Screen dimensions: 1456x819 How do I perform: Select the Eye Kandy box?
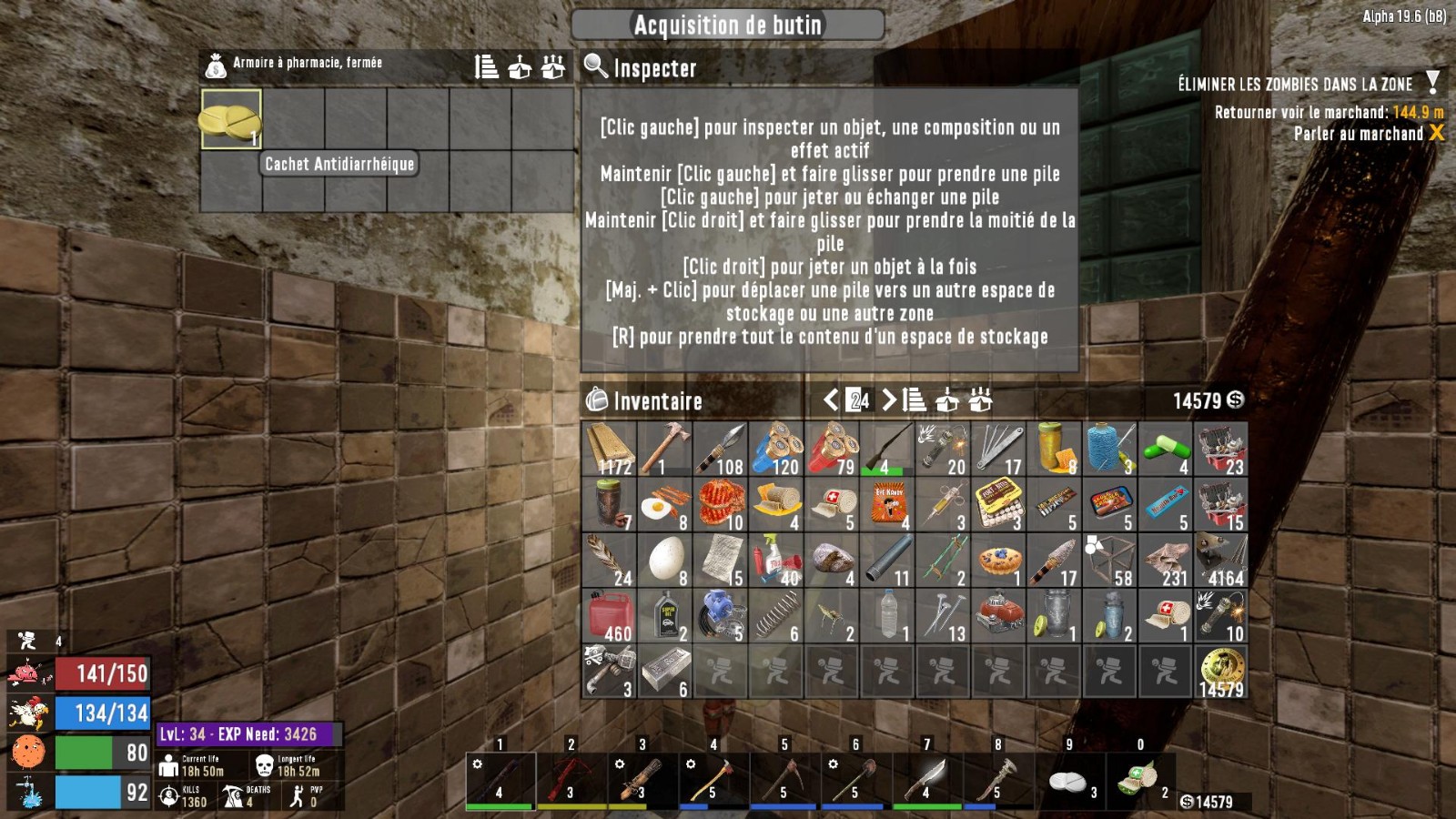click(x=887, y=505)
